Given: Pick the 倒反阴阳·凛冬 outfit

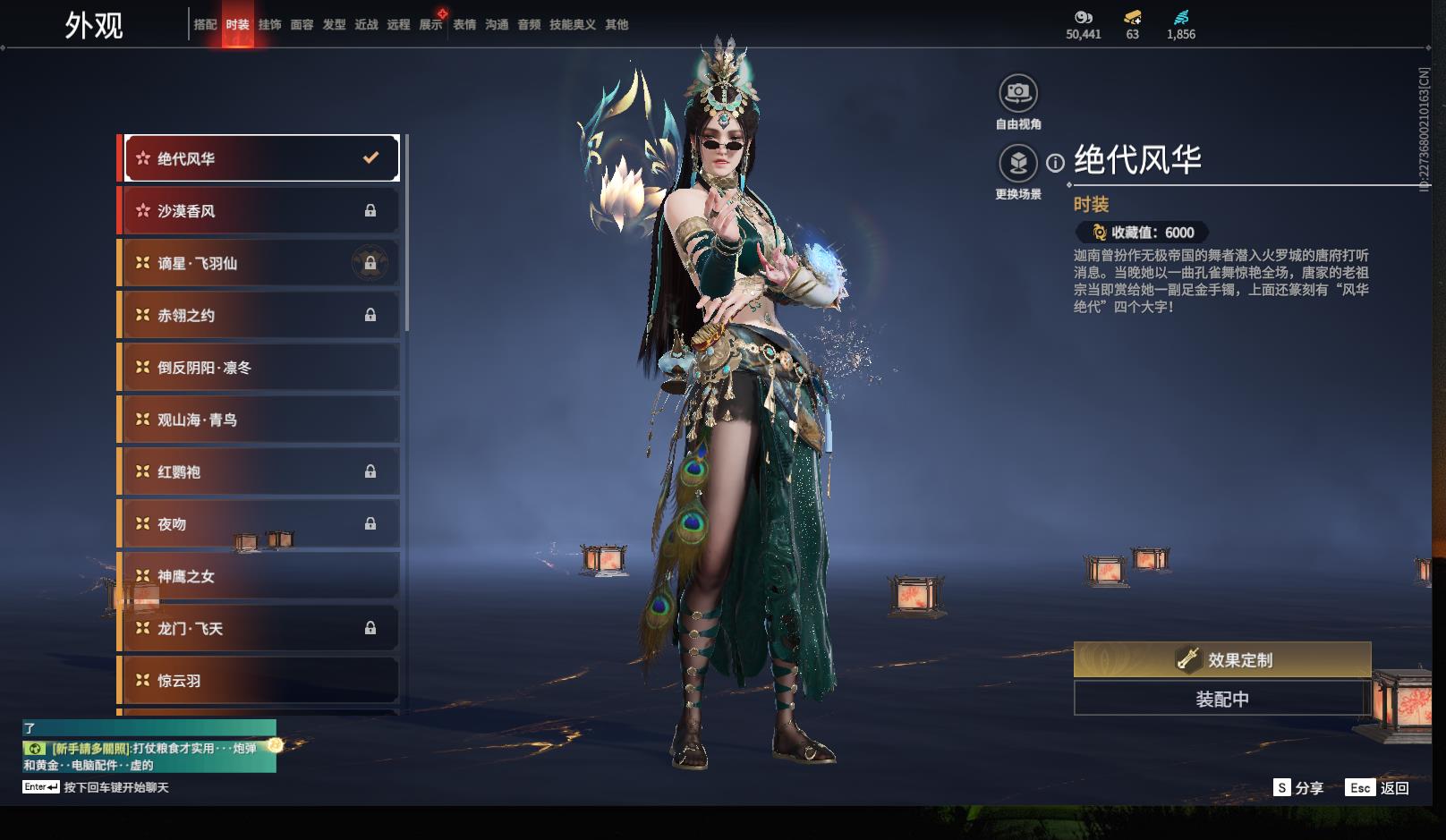Looking at the screenshot, I should [x=260, y=368].
